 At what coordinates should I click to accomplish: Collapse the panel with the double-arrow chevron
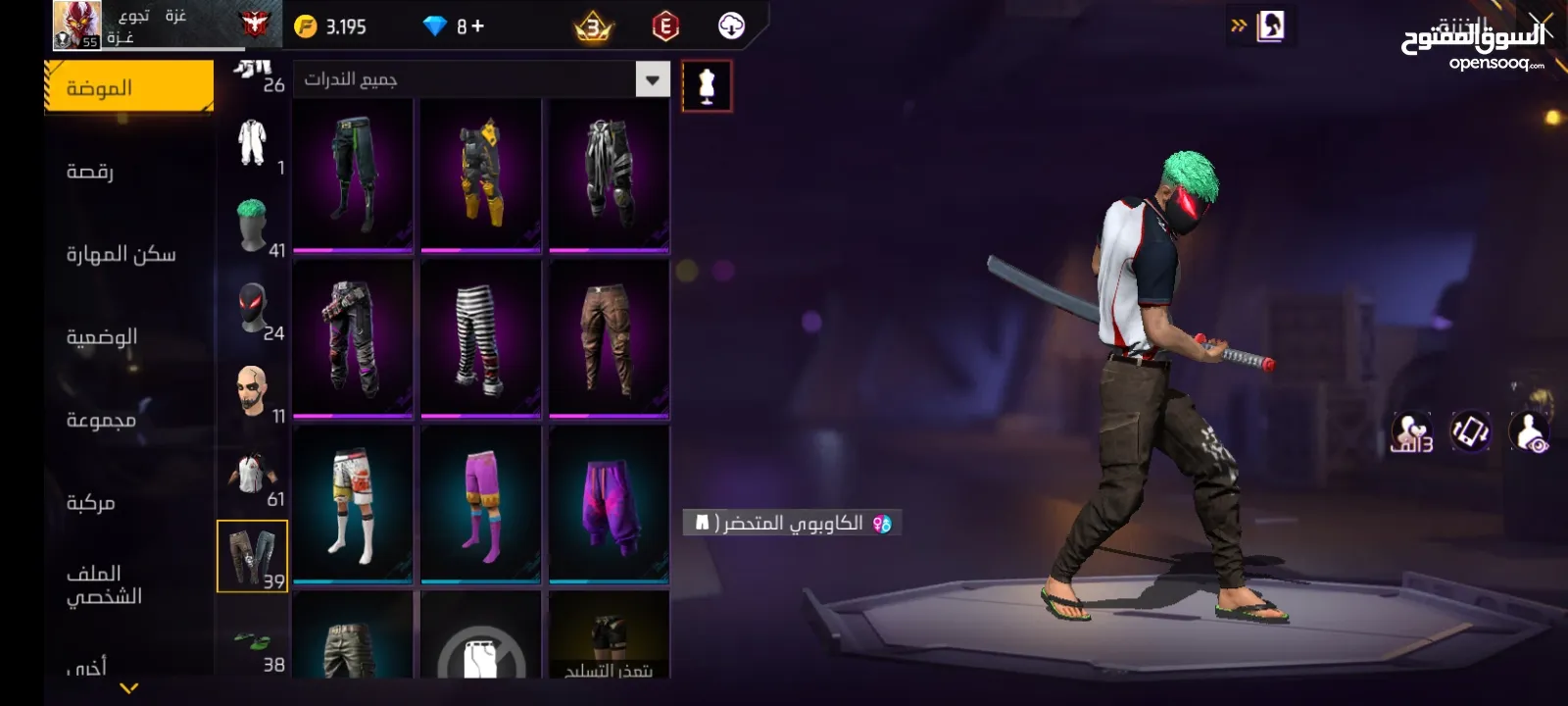point(1241,26)
